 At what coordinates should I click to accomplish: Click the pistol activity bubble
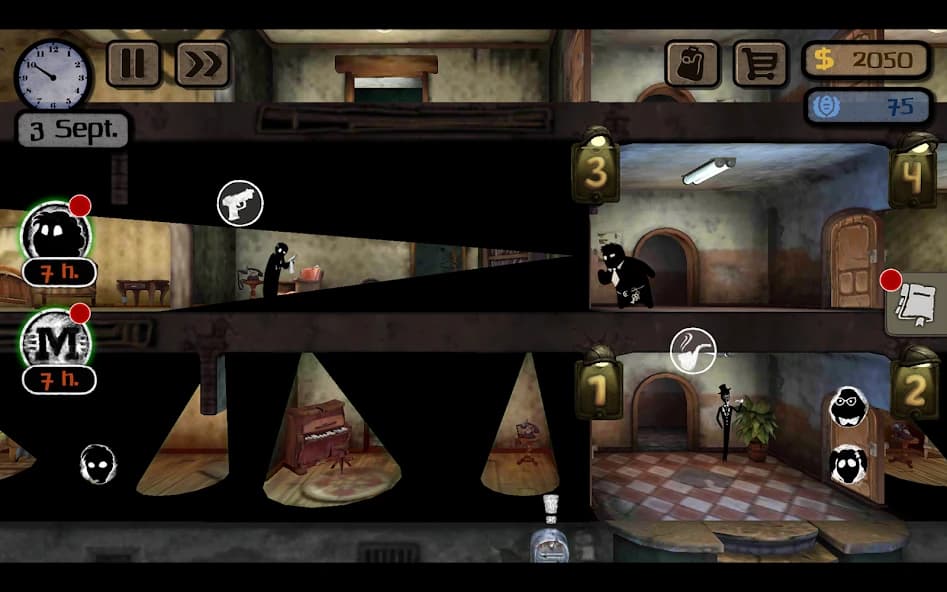point(240,203)
